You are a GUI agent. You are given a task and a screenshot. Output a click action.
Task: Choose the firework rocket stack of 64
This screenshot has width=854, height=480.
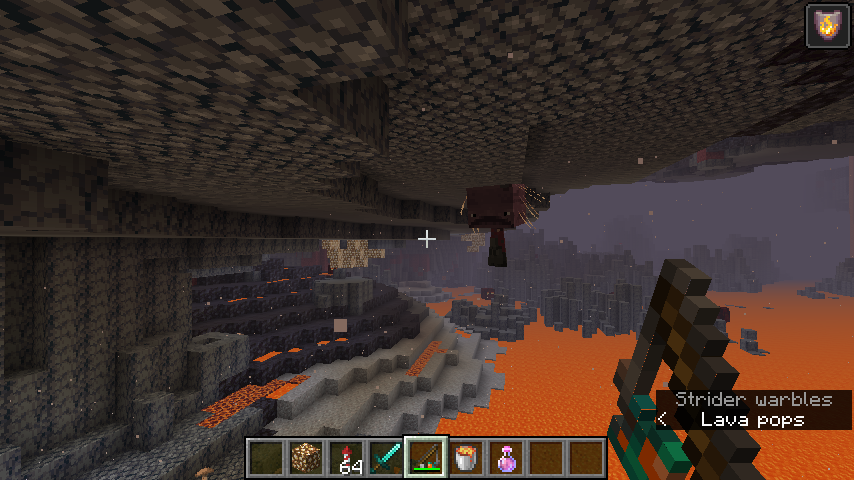click(346, 458)
